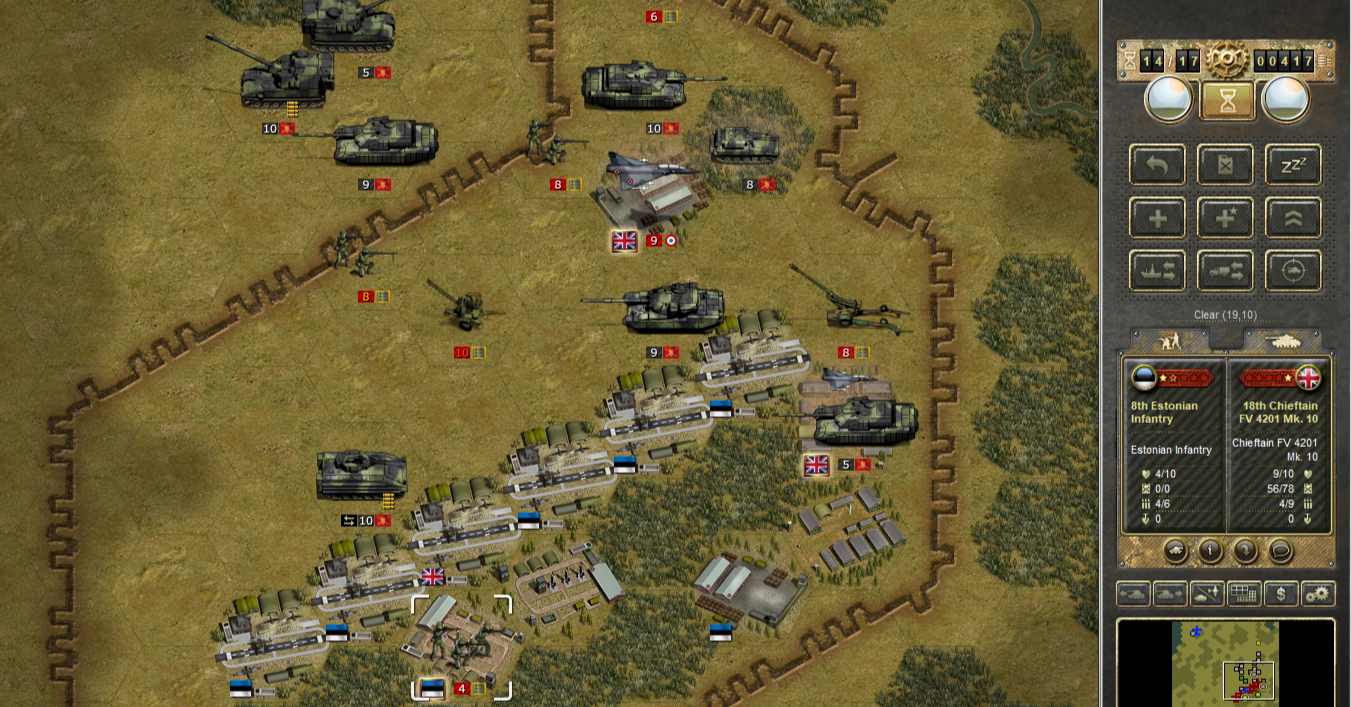Select the plus-with-star elite replacements button

pyautogui.click(x=1225, y=218)
